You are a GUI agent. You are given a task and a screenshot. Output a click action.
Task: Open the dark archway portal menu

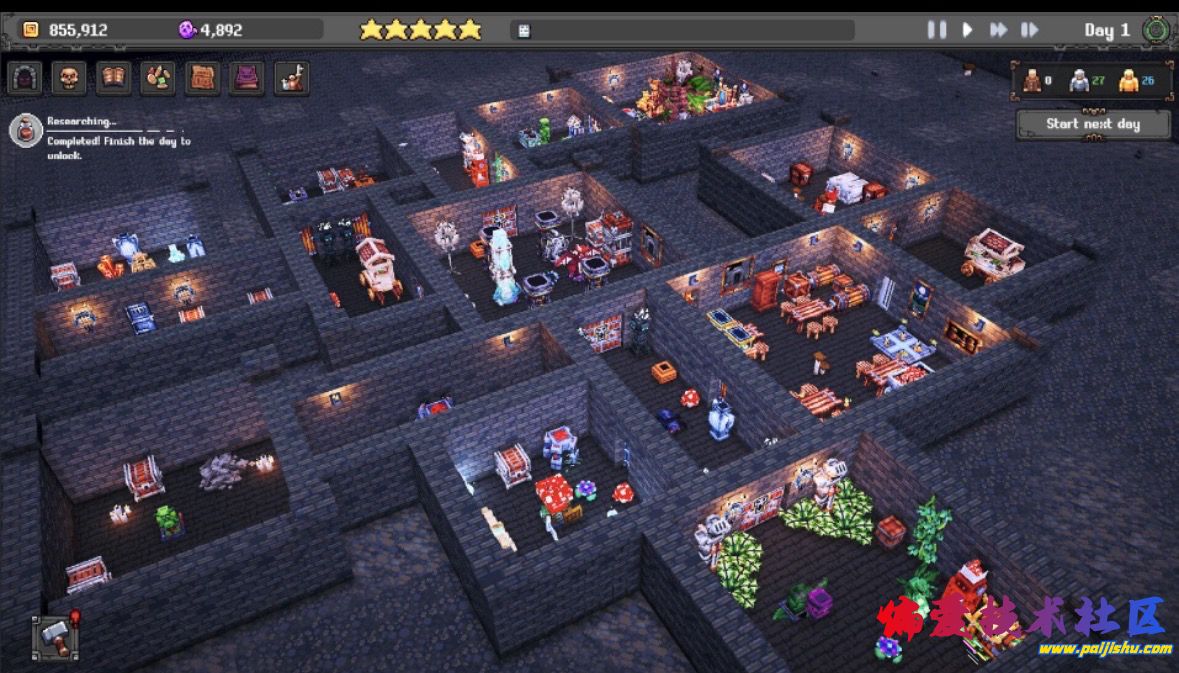(25, 78)
